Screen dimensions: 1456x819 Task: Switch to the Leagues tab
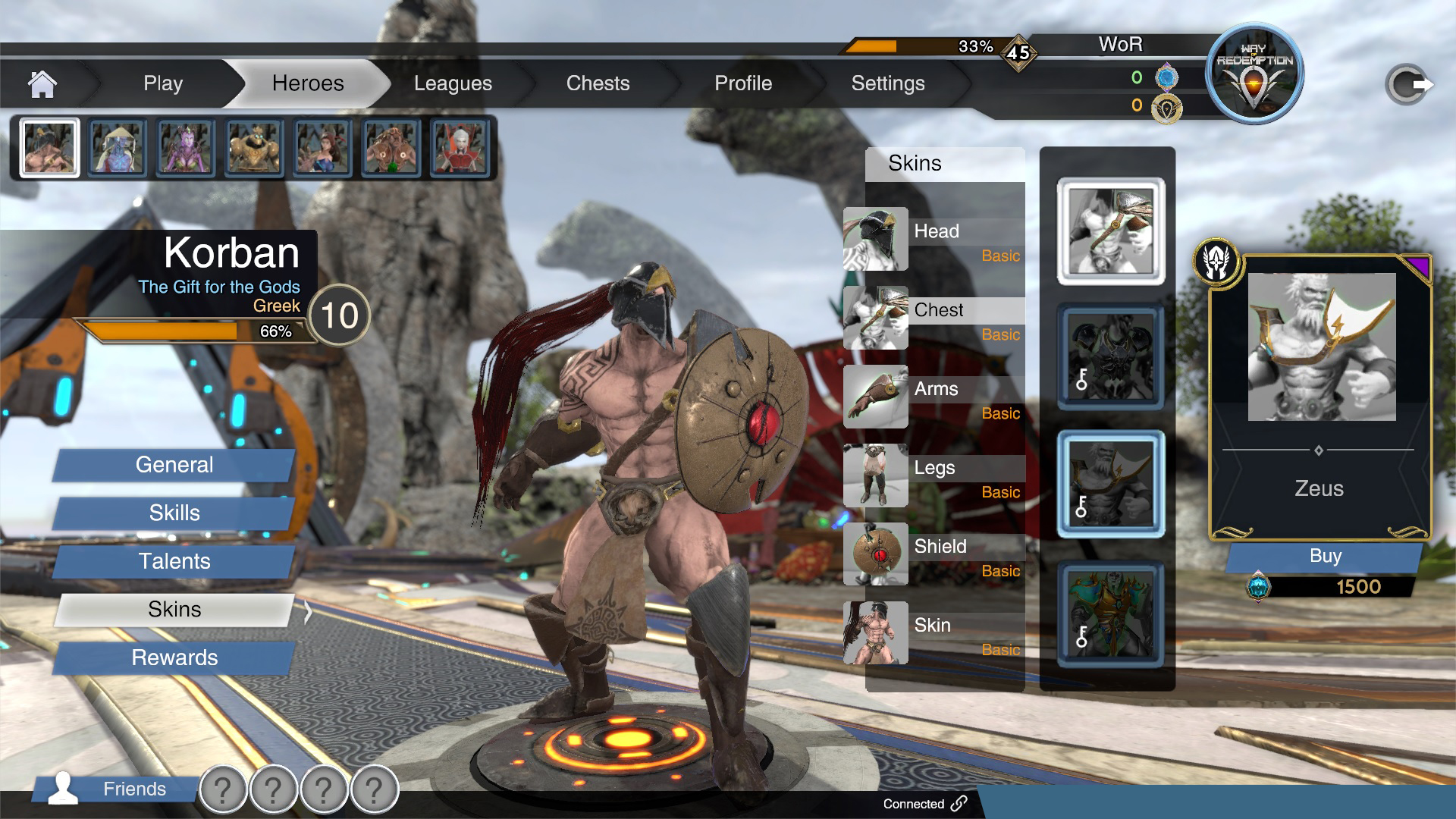(453, 83)
